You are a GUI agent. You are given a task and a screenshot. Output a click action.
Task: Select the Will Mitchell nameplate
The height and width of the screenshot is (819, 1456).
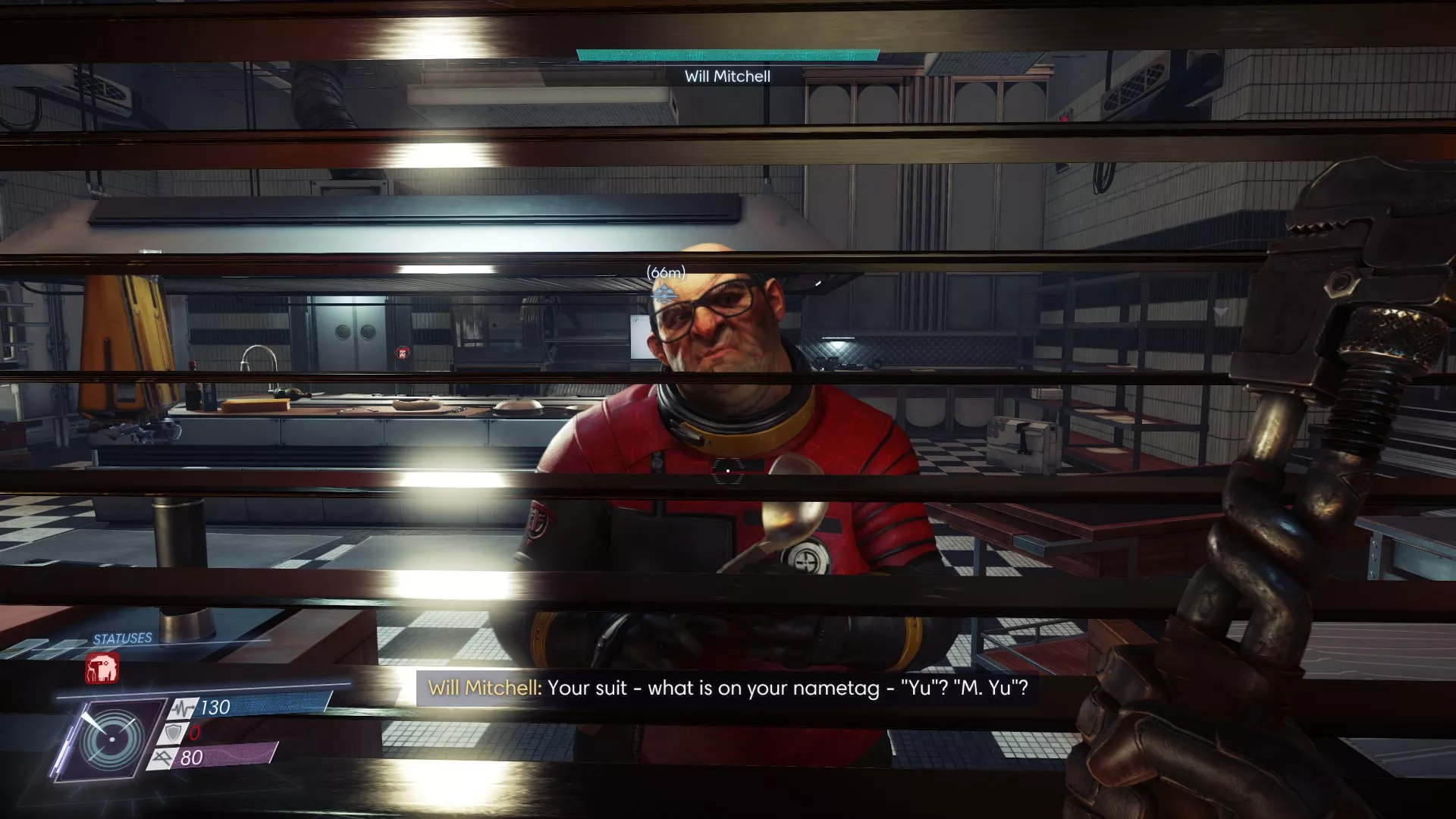[x=726, y=76]
